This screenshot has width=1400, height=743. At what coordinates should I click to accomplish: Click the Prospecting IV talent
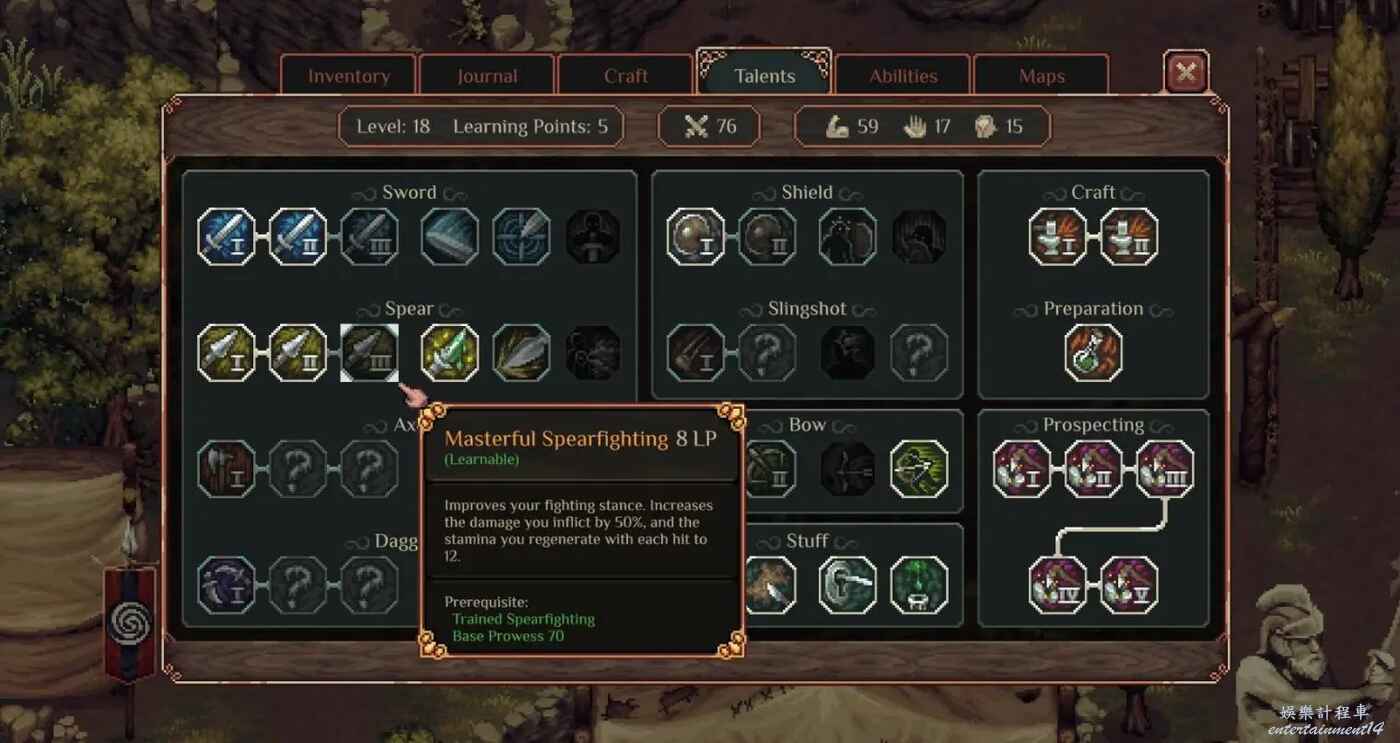click(x=1058, y=585)
